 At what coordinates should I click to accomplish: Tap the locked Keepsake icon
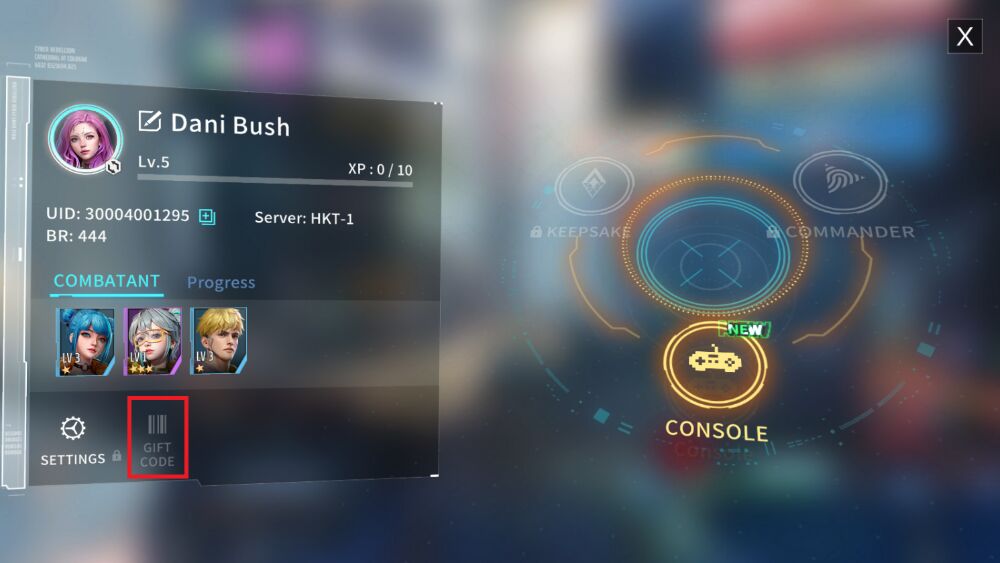(x=593, y=185)
